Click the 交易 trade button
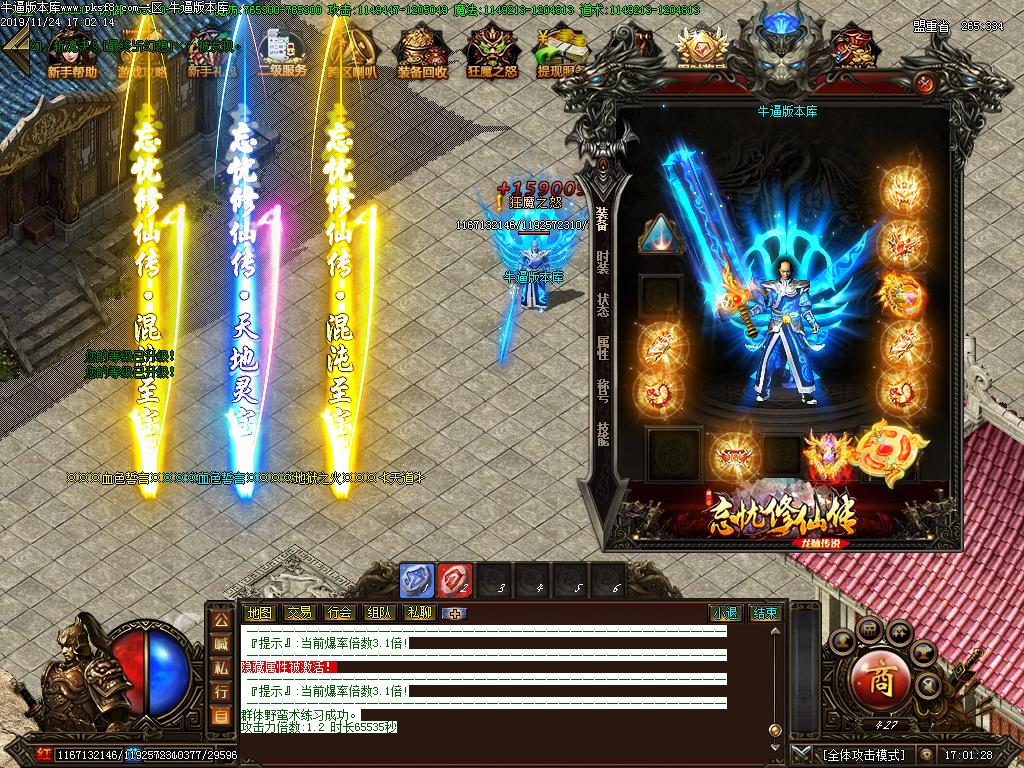This screenshot has width=1024, height=768. coord(299,613)
